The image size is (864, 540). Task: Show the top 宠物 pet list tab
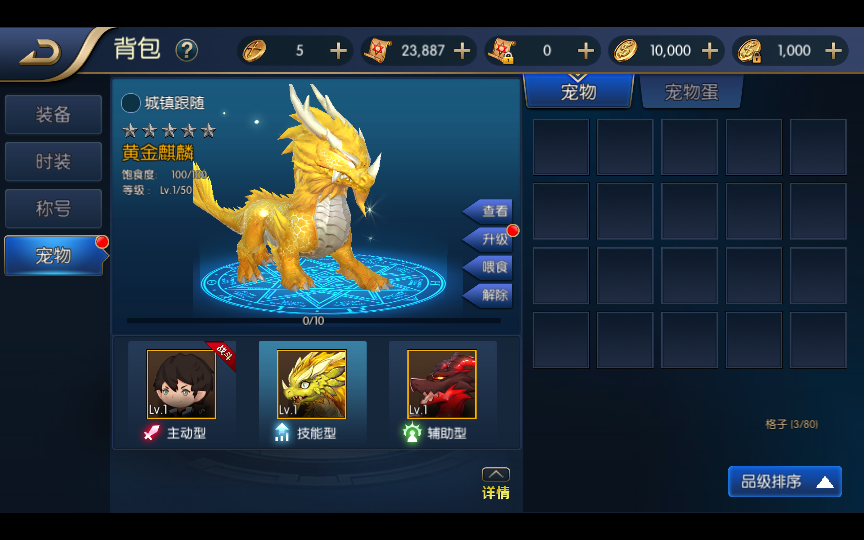click(578, 92)
